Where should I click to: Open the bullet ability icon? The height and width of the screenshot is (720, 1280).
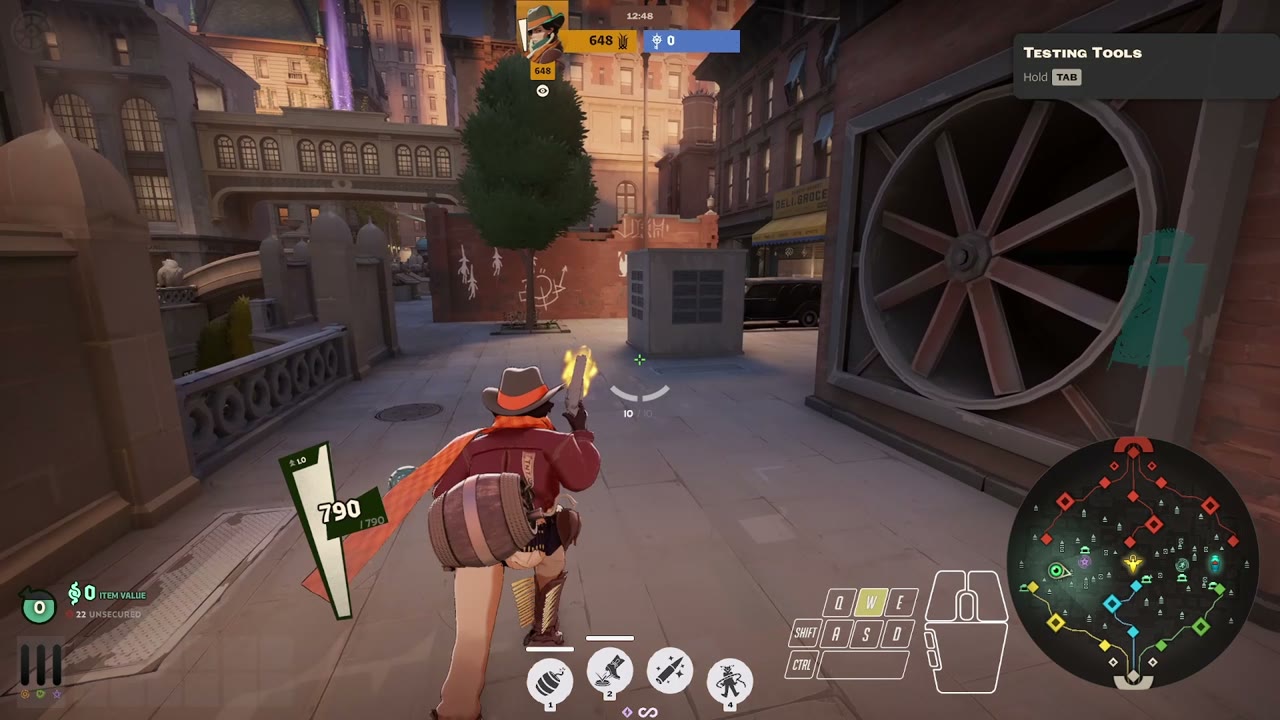pyautogui.click(x=669, y=672)
